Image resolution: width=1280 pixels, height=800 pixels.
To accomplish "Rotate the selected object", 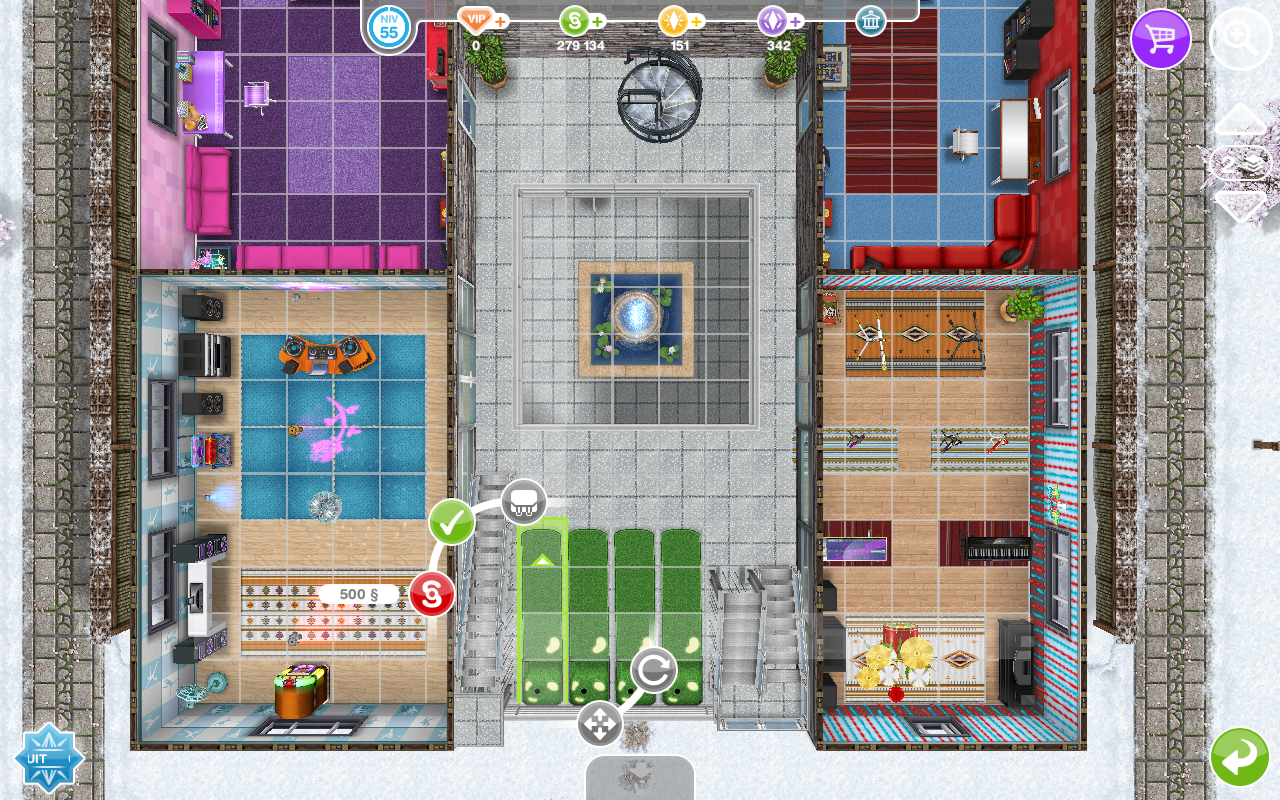I will tap(653, 670).
